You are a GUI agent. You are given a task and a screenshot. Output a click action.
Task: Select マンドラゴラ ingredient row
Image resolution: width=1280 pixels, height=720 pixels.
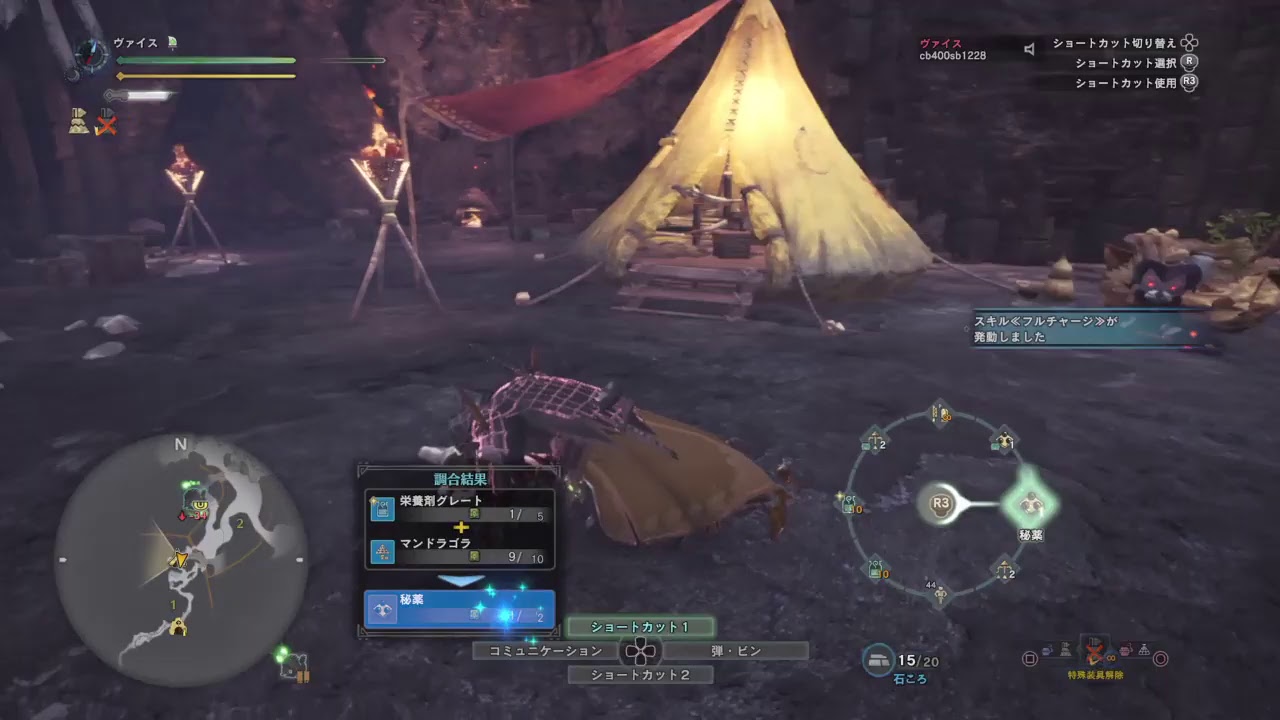coord(460,550)
